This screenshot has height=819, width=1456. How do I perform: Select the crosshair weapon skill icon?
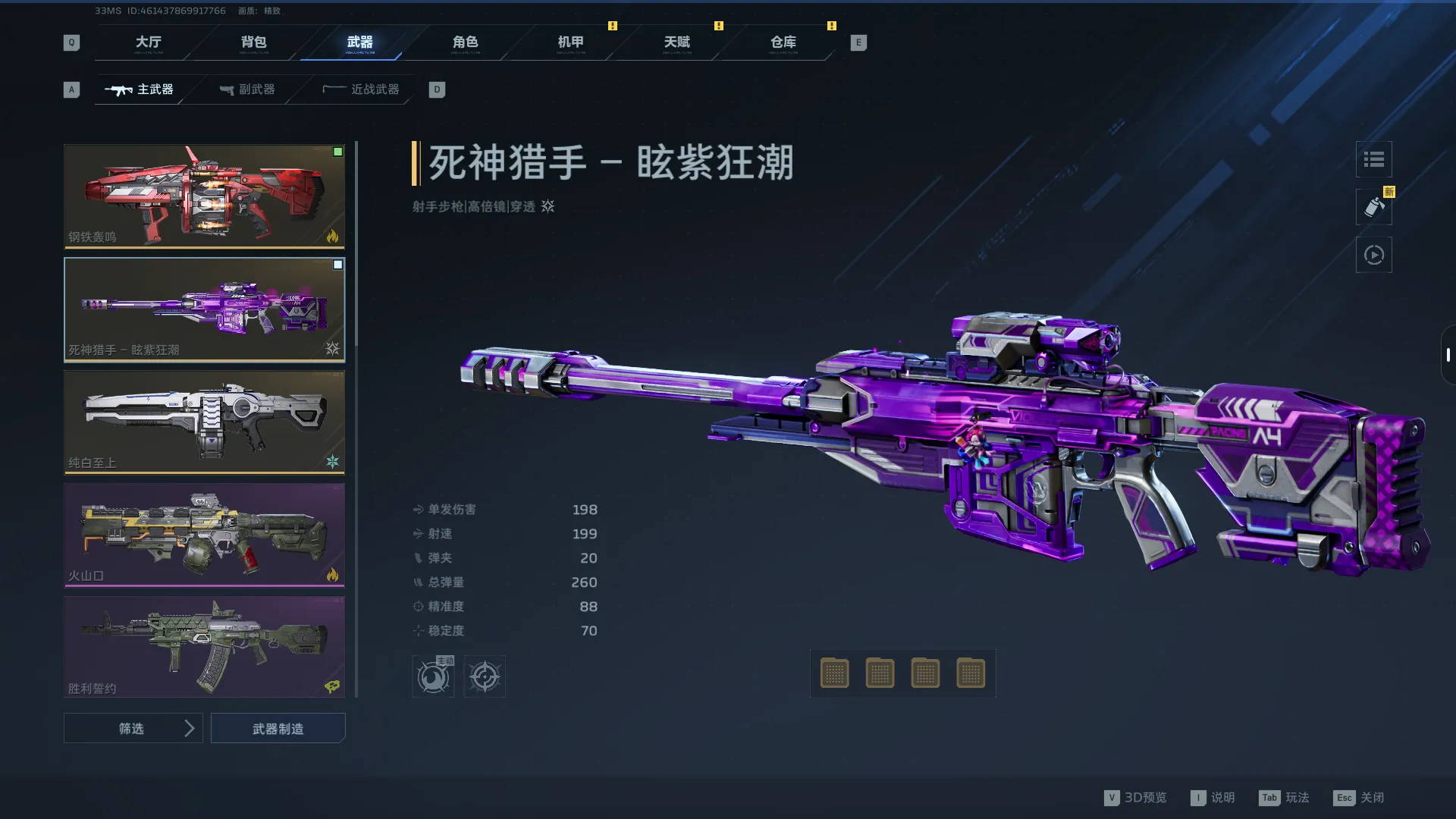click(484, 676)
